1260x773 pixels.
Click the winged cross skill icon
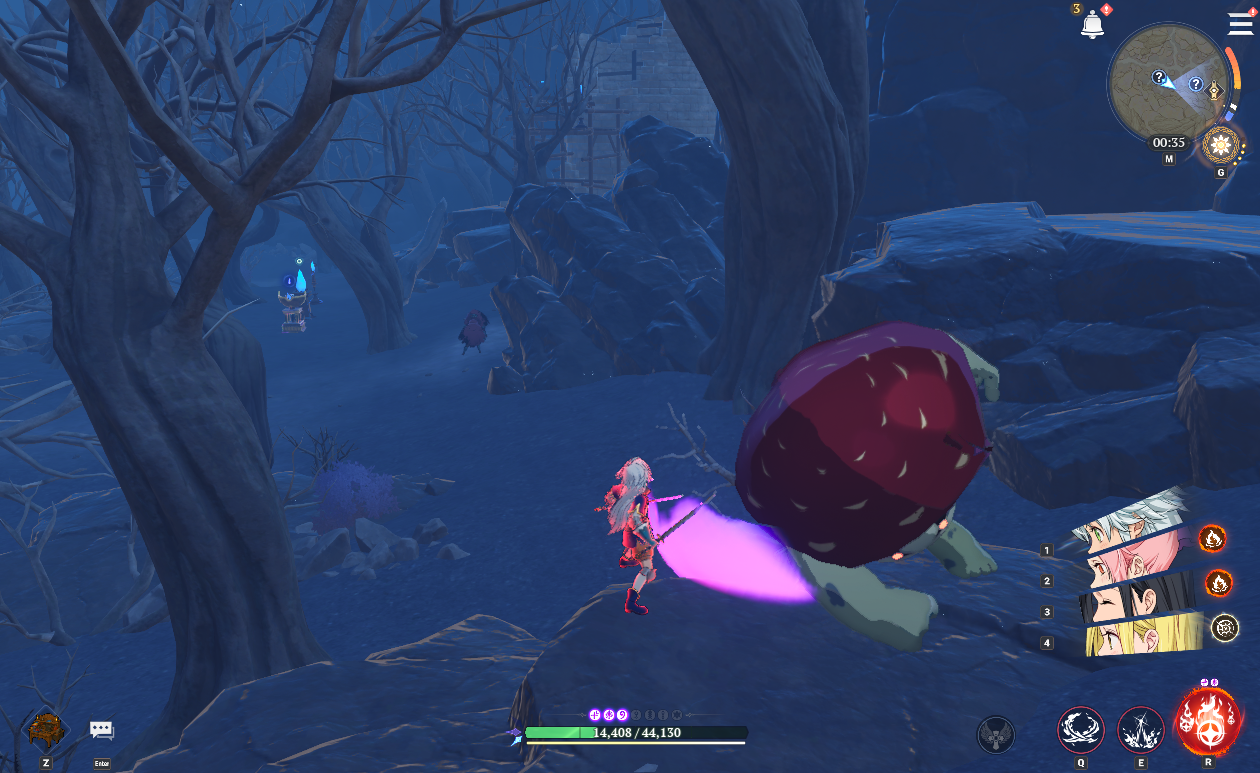pos(995,734)
